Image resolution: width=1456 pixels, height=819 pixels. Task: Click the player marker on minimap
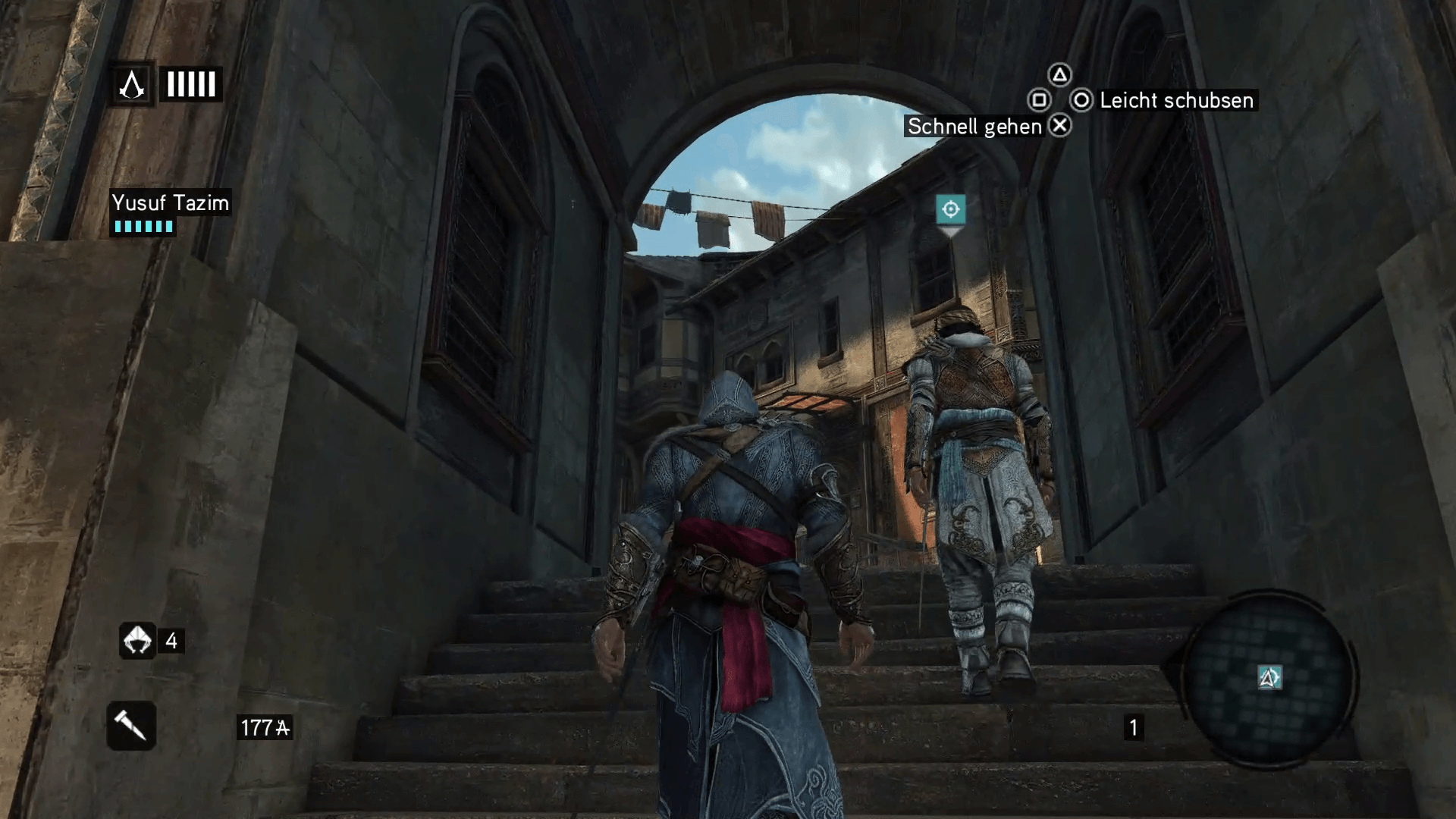[x=1269, y=677]
